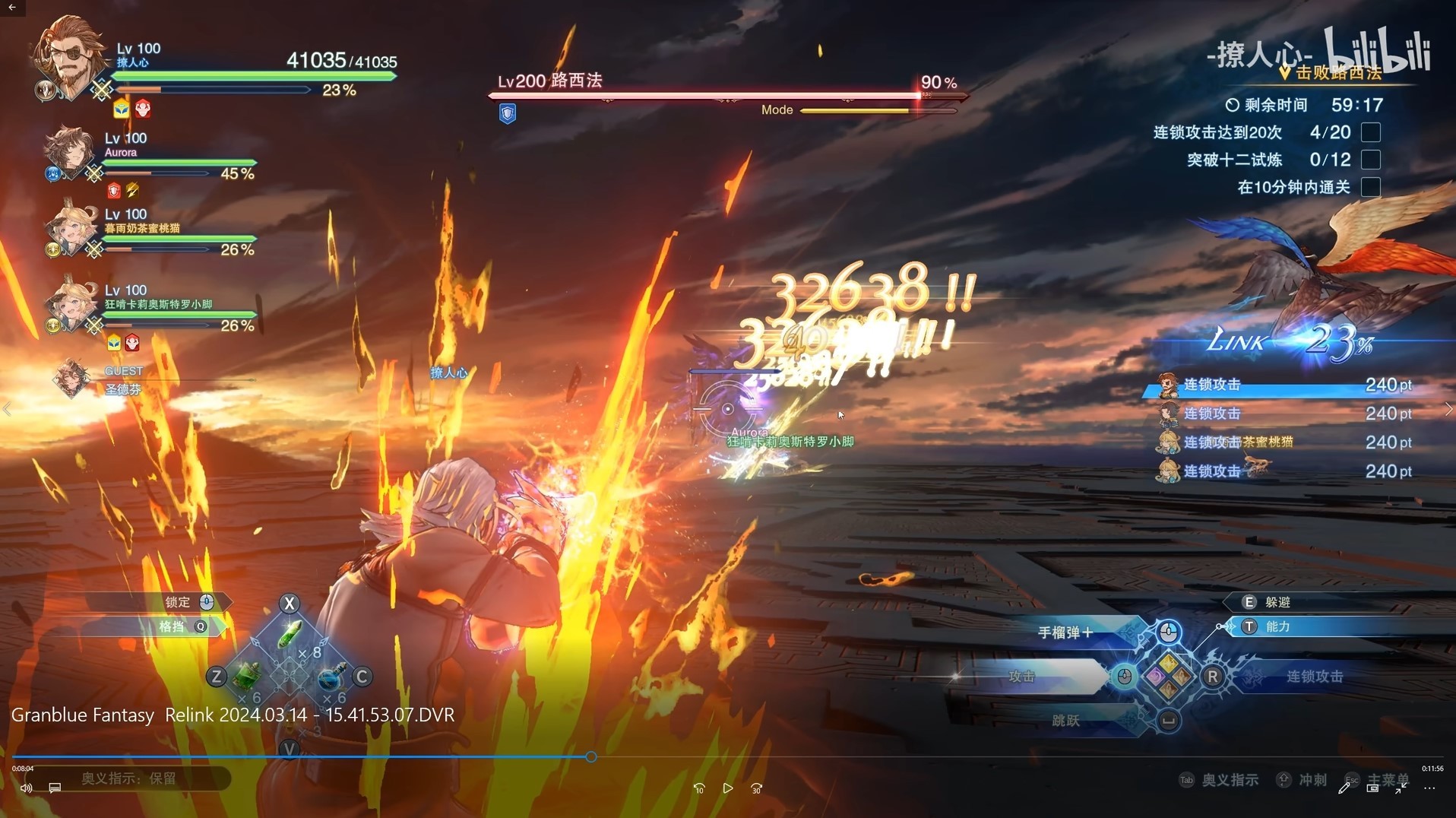Use the green potion jar item
The width and height of the screenshot is (1456, 818).
247,675
